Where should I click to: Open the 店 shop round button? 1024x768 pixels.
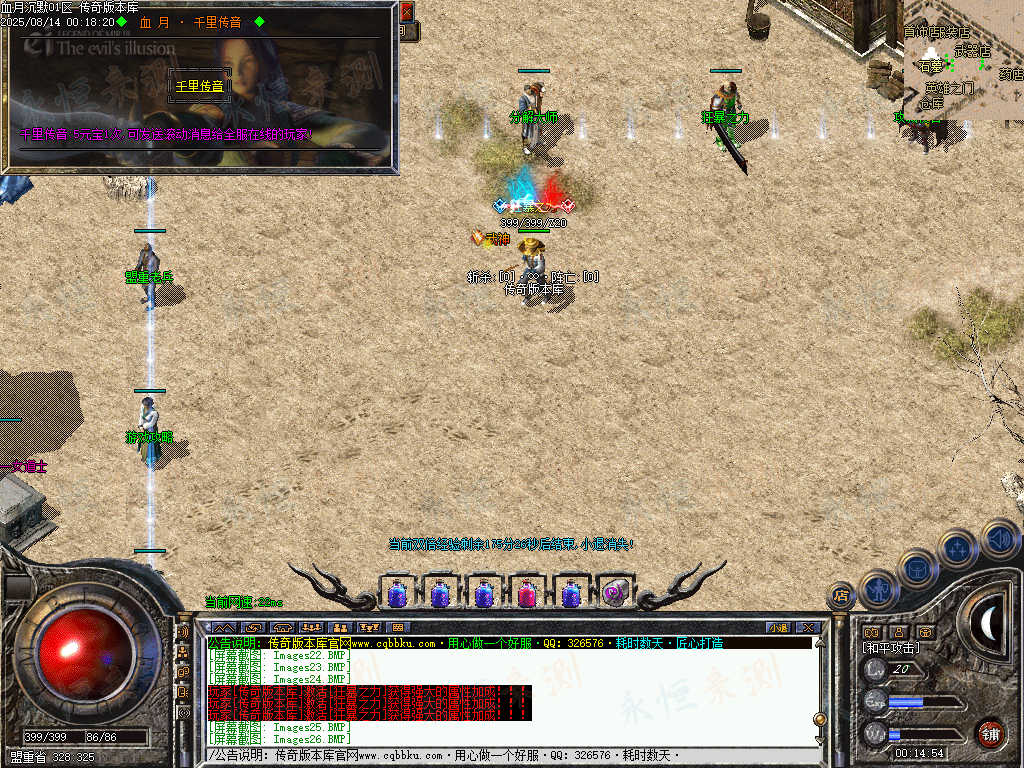tap(841, 596)
